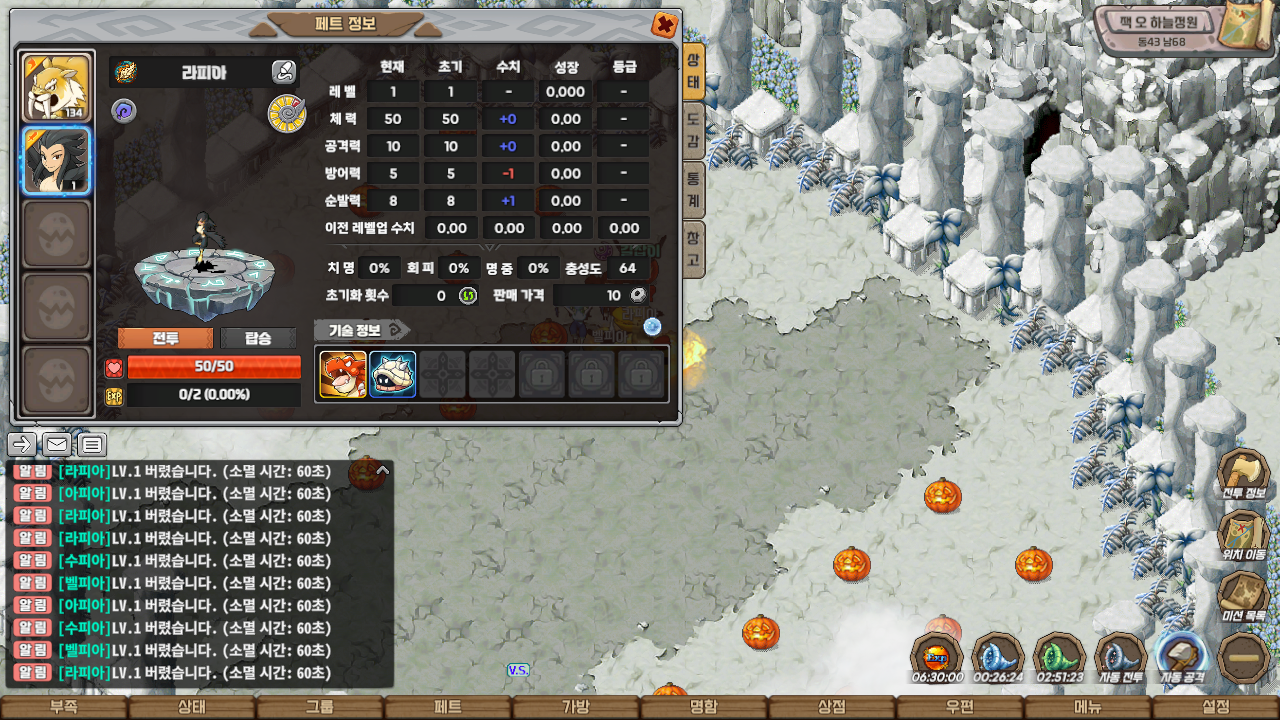The height and width of the screenshot is (720, 1280).
Task: Open the 상점 menu in bottom bar
Action: (831, 707)
